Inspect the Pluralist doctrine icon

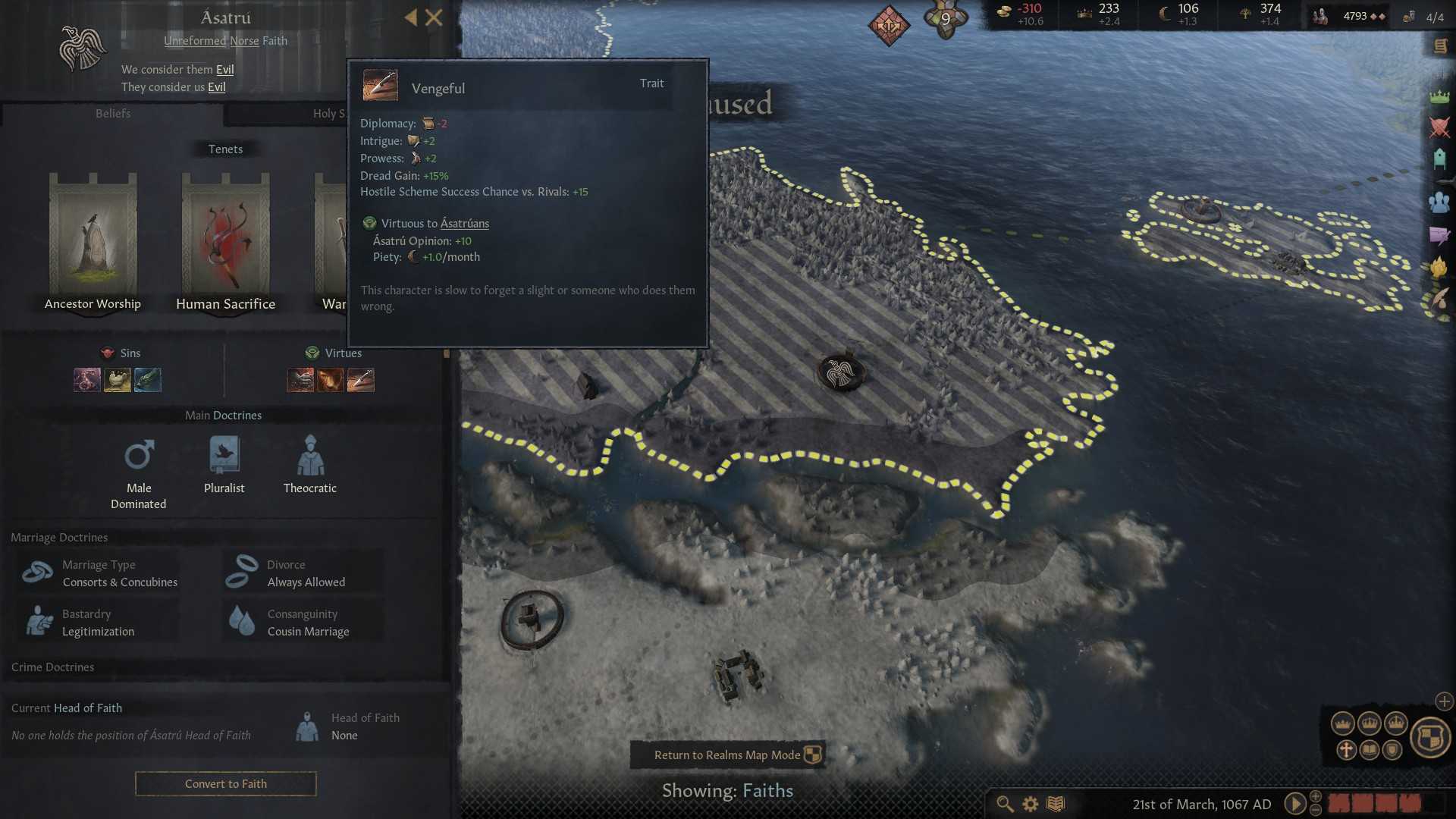tap(224, 455)
